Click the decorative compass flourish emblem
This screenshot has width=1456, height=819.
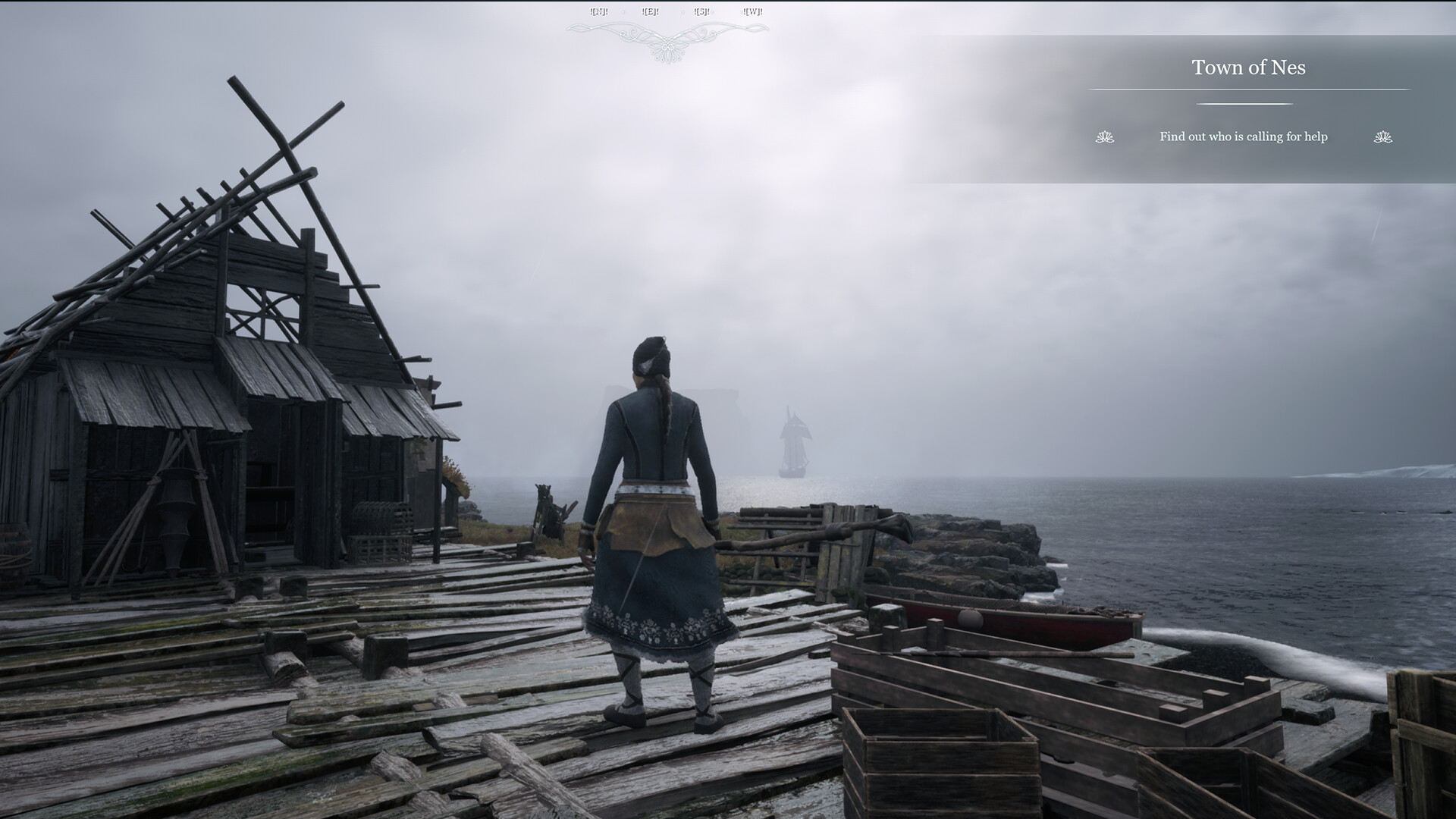(666, 38)
